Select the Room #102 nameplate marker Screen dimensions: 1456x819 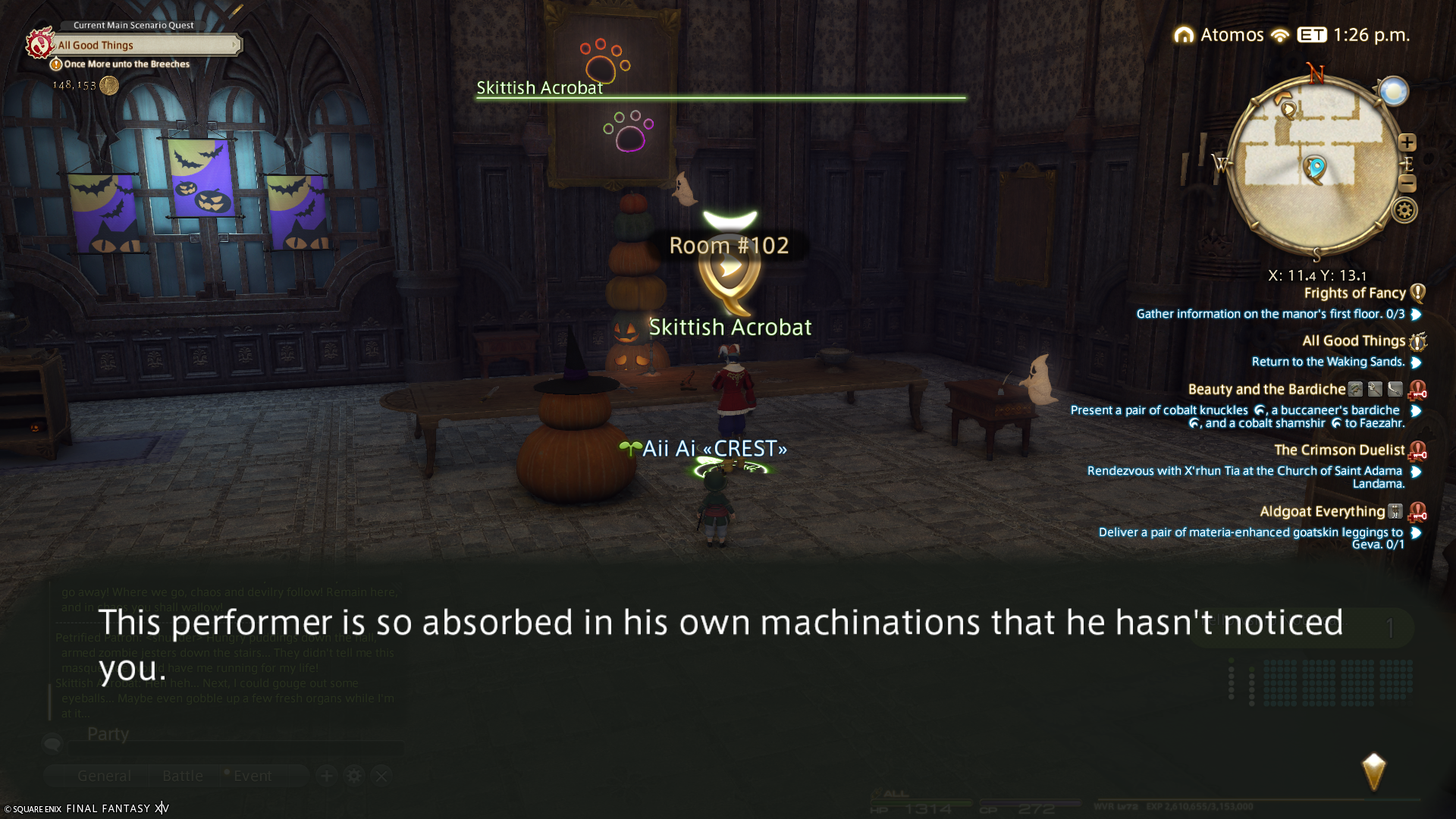pyautogui.click(x=729, y=246)
